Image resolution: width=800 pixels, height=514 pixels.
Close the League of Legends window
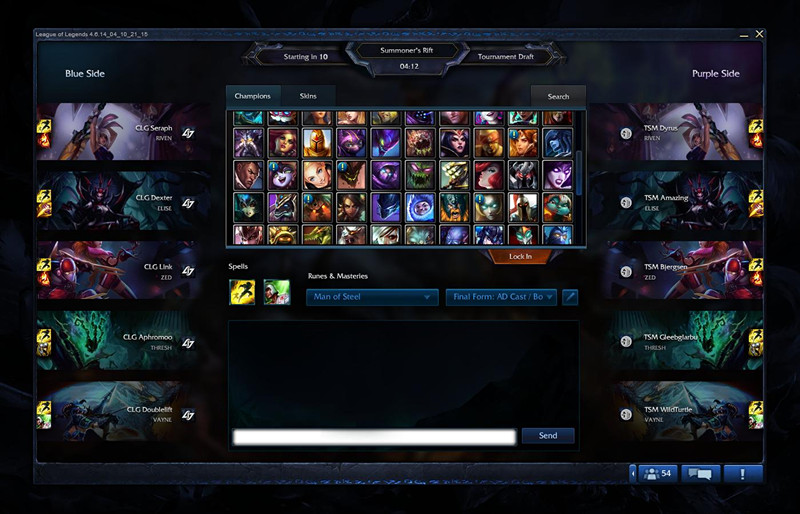[x=760, y=33]
